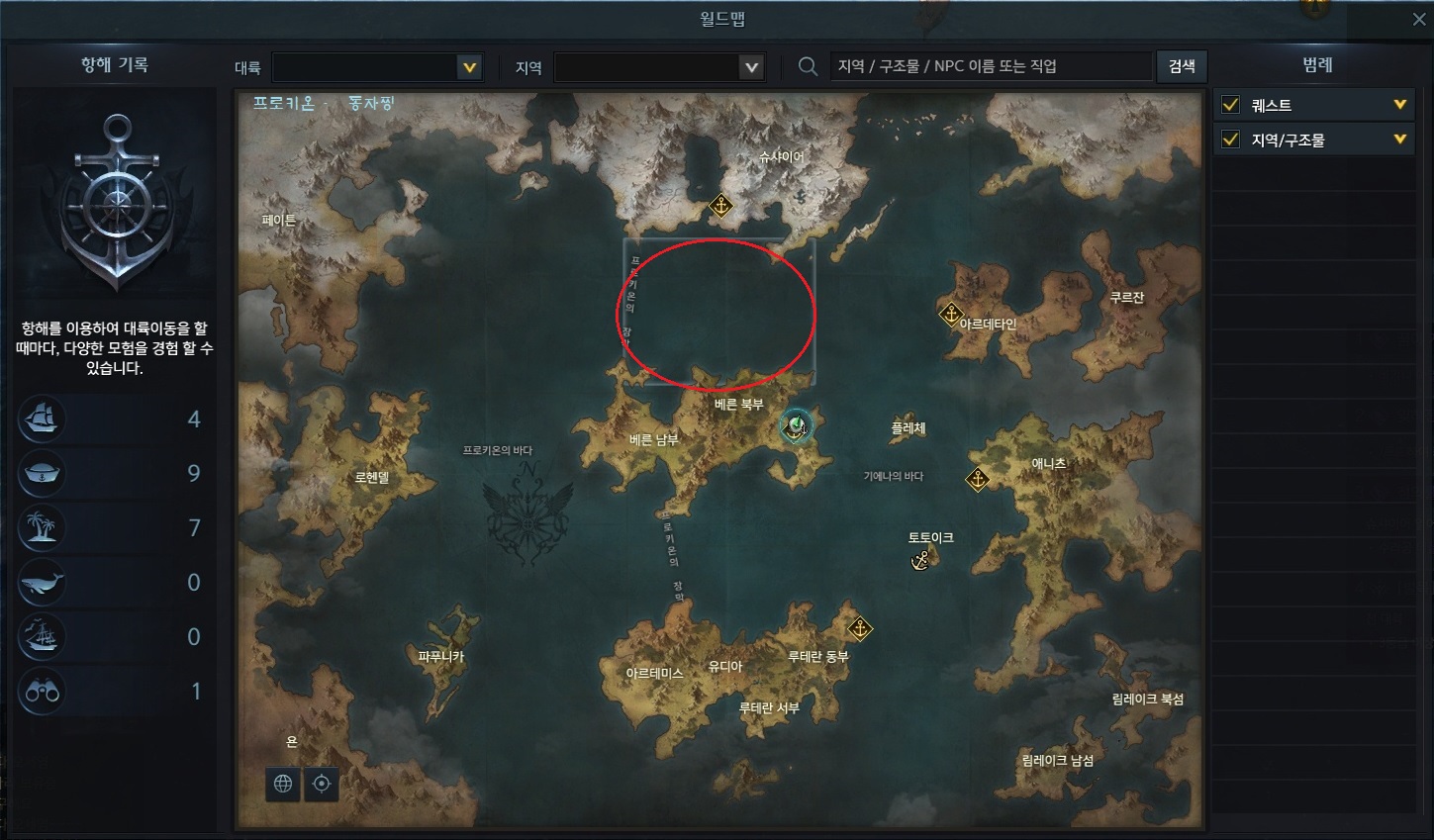Click the globe world view button
1434x840 pixels.
pyautogui.click(x=283, y=784)
